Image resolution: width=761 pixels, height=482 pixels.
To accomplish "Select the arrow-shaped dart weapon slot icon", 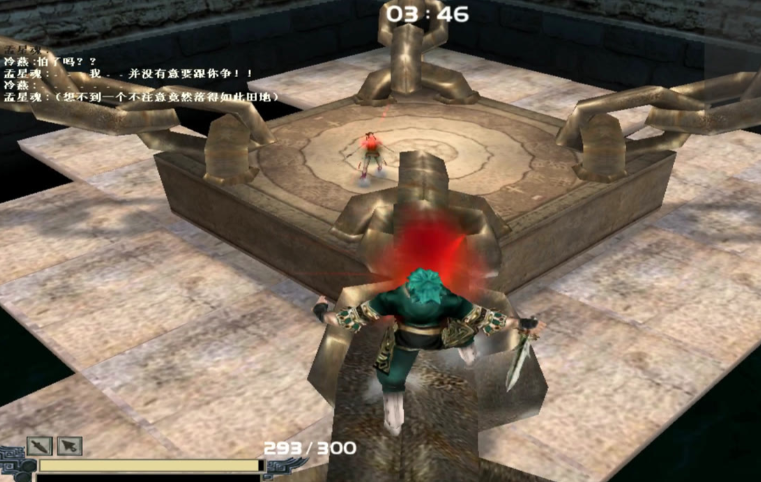I will pyautogui.click(x=69, y=446).
